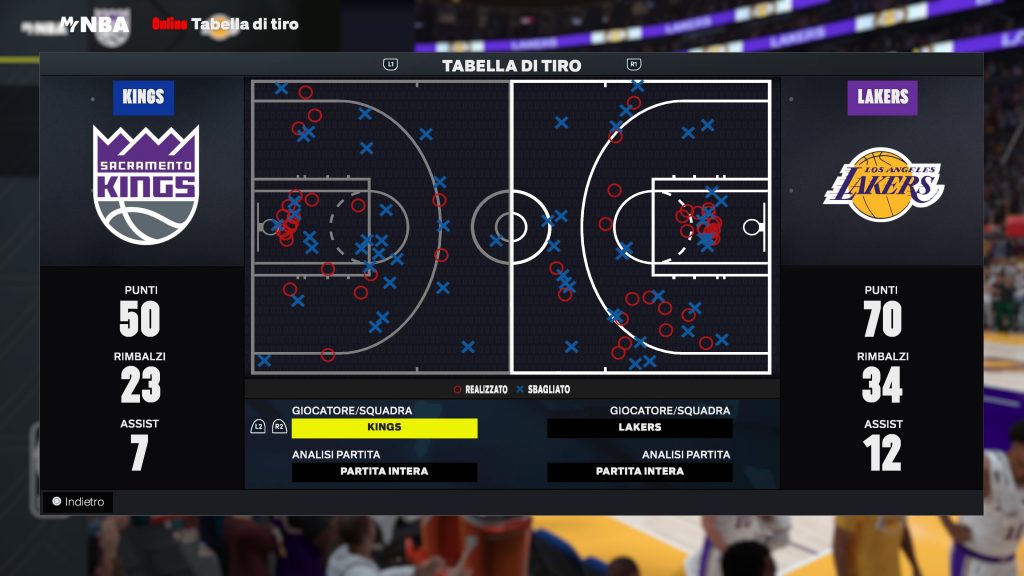Viewport: 1024px width, 576px height.
Task: Go back with the Indietro button
Action: tap(79, 502)
